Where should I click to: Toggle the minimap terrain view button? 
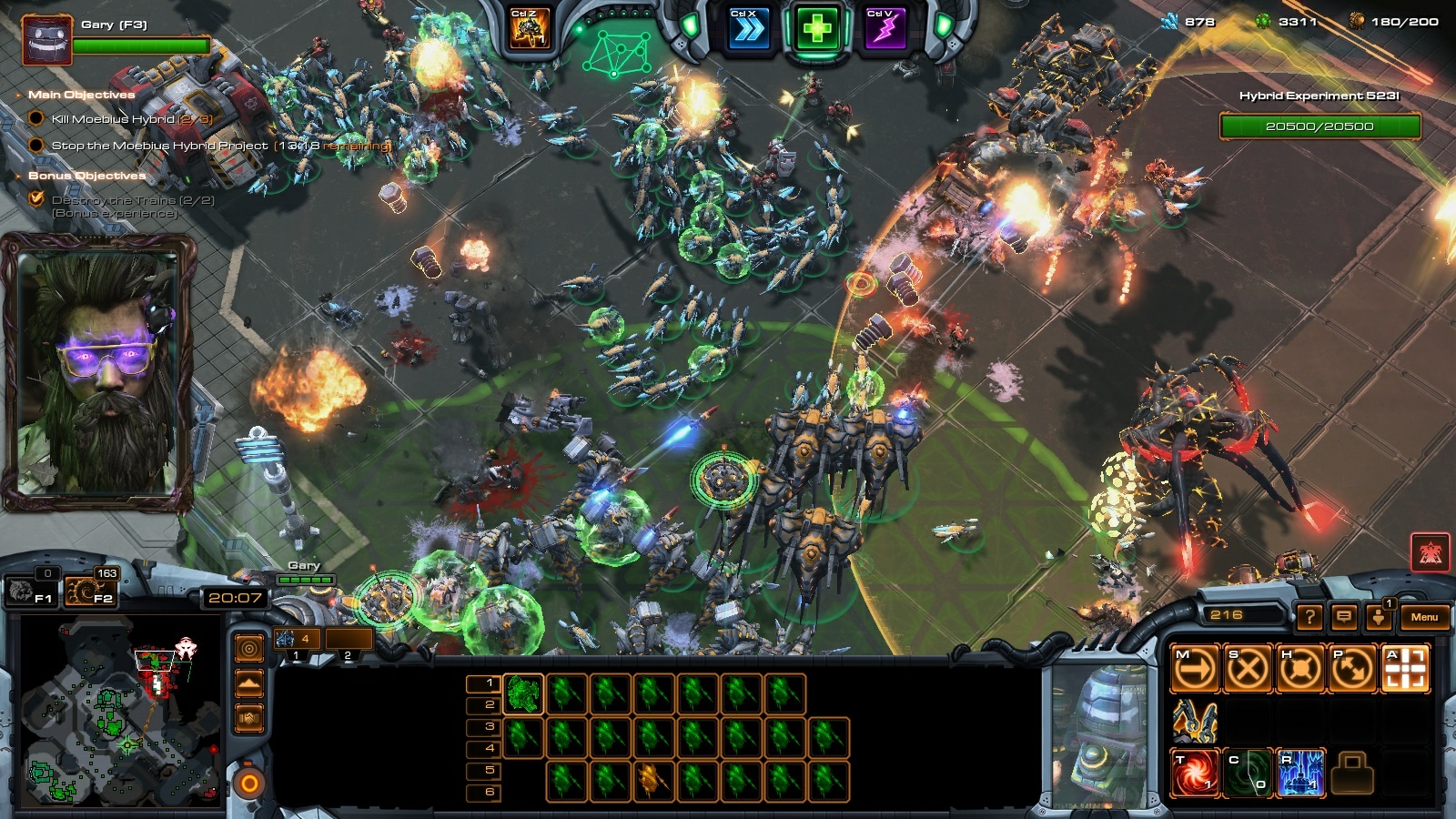[249, 683]
